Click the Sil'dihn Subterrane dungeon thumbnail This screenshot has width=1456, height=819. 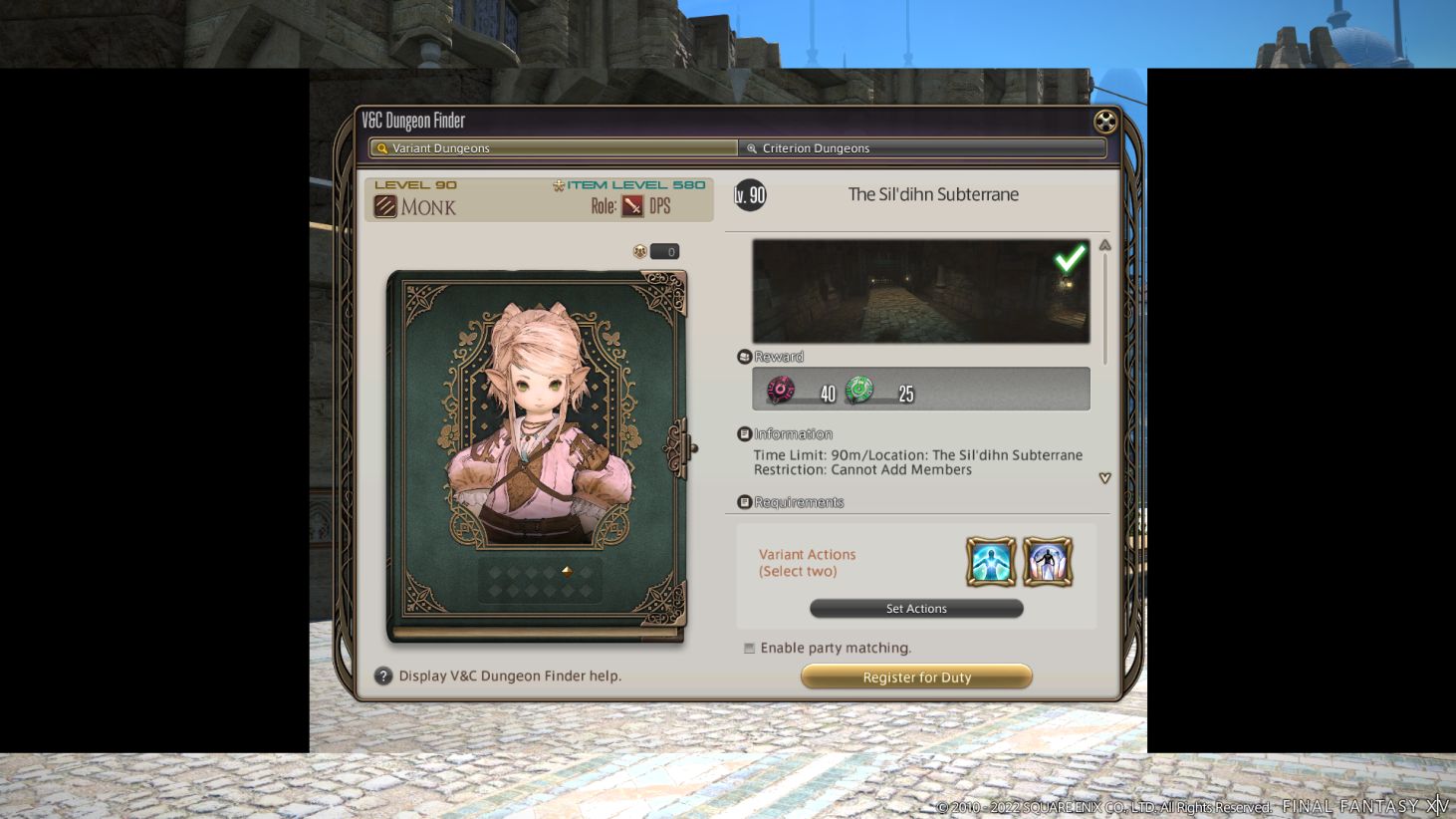tap(920, 290)
